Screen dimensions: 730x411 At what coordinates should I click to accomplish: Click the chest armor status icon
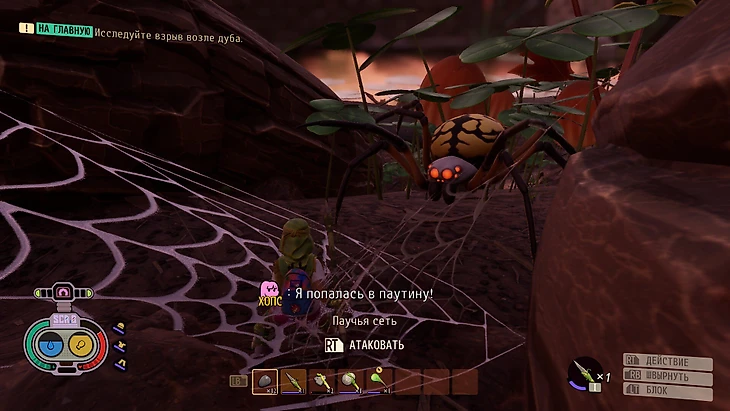[x=119, y=346]
